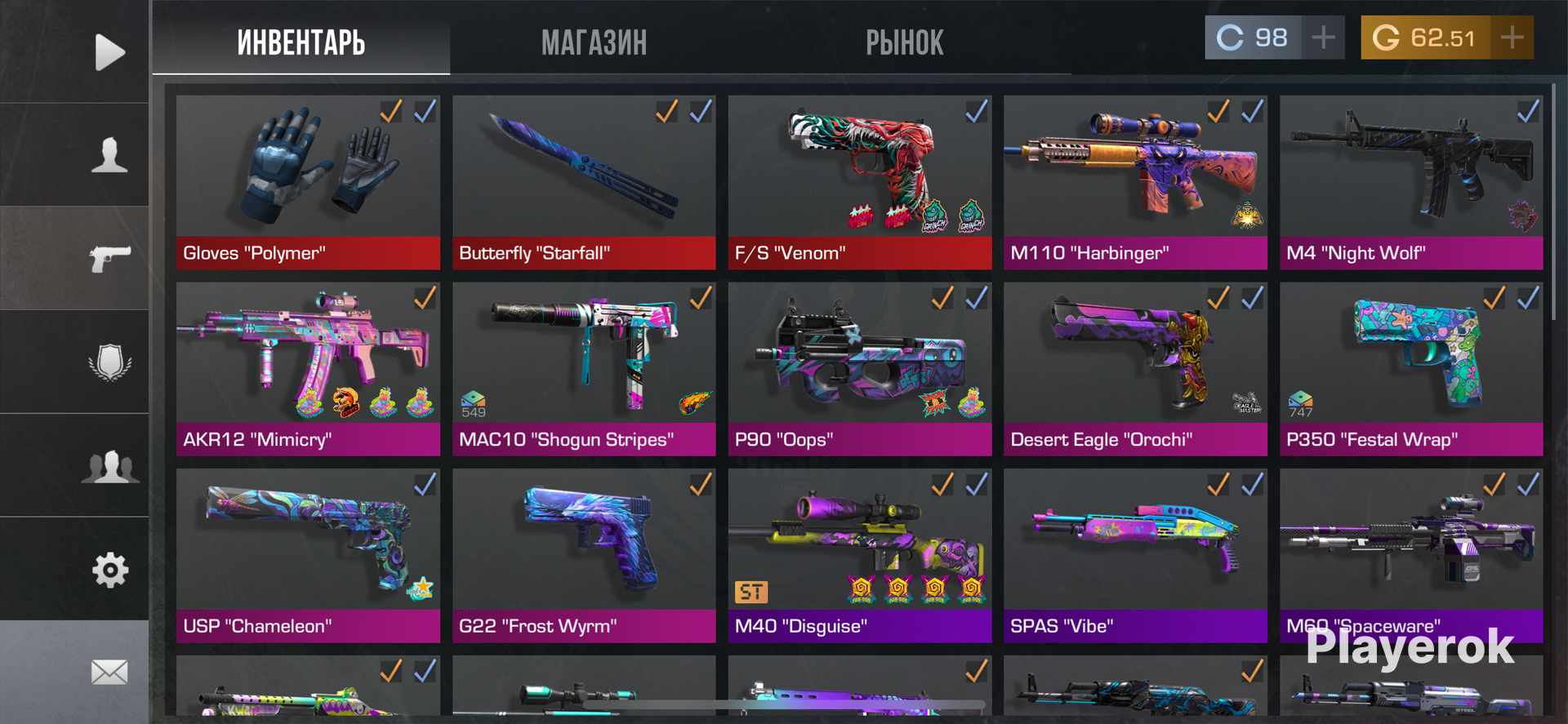Start a match with the play arrow
The height and width of the screenshot is (724, 1568).
pos(109,52)
